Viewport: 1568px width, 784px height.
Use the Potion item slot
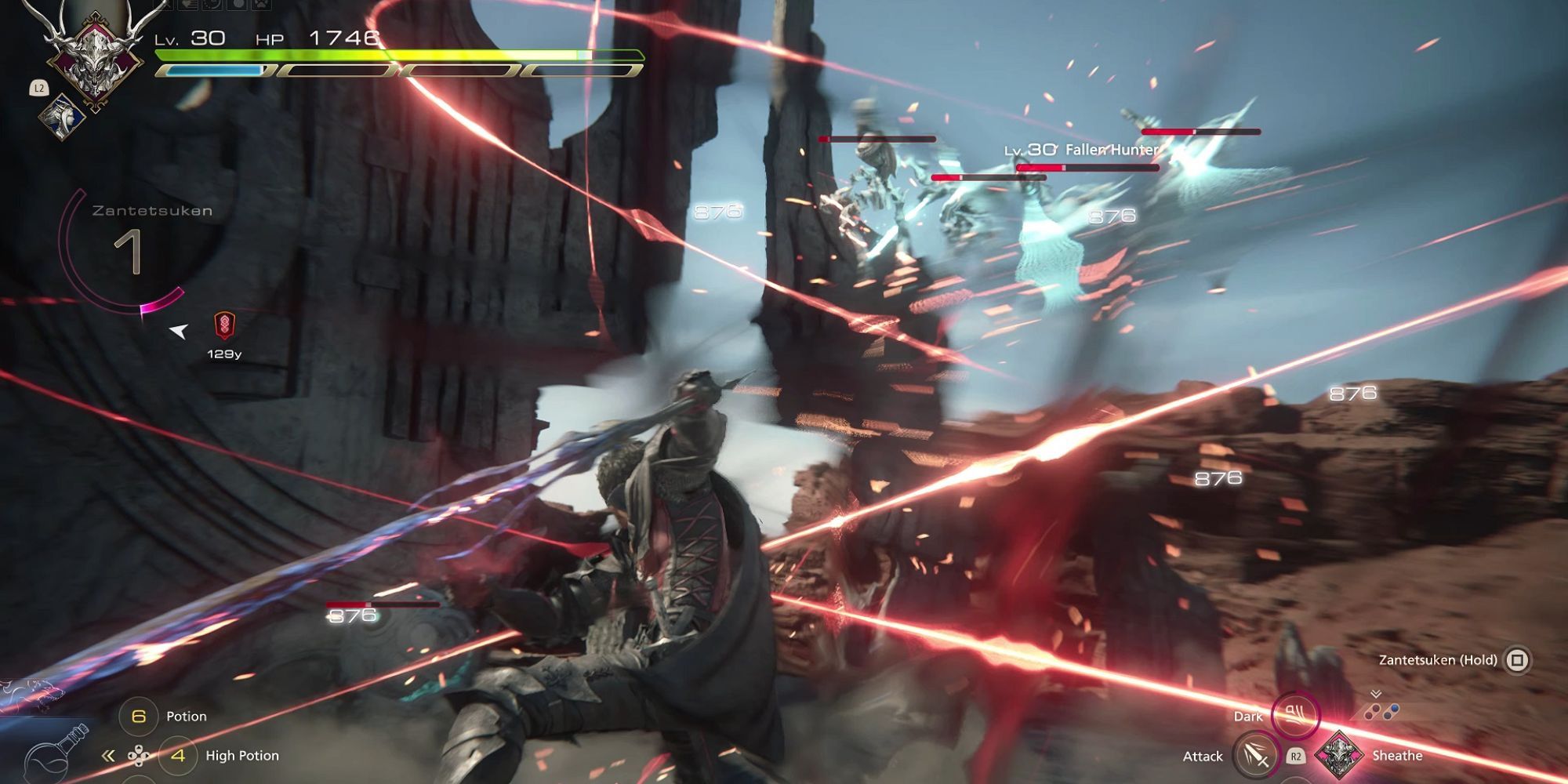click(139, 716)
